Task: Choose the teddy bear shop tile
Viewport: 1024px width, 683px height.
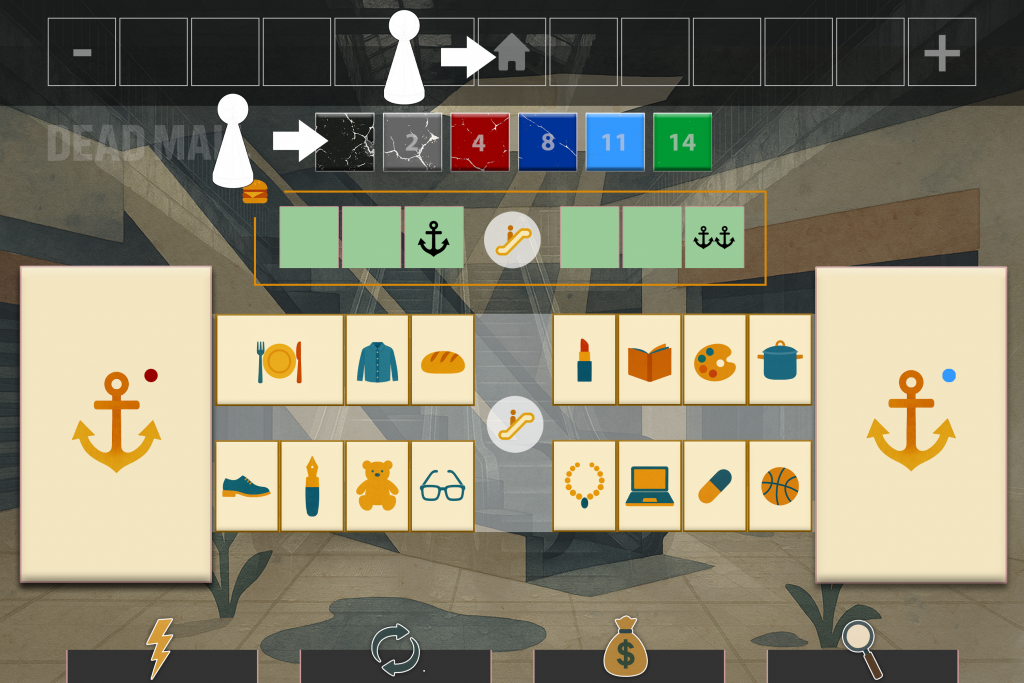Action: [377, 486]
